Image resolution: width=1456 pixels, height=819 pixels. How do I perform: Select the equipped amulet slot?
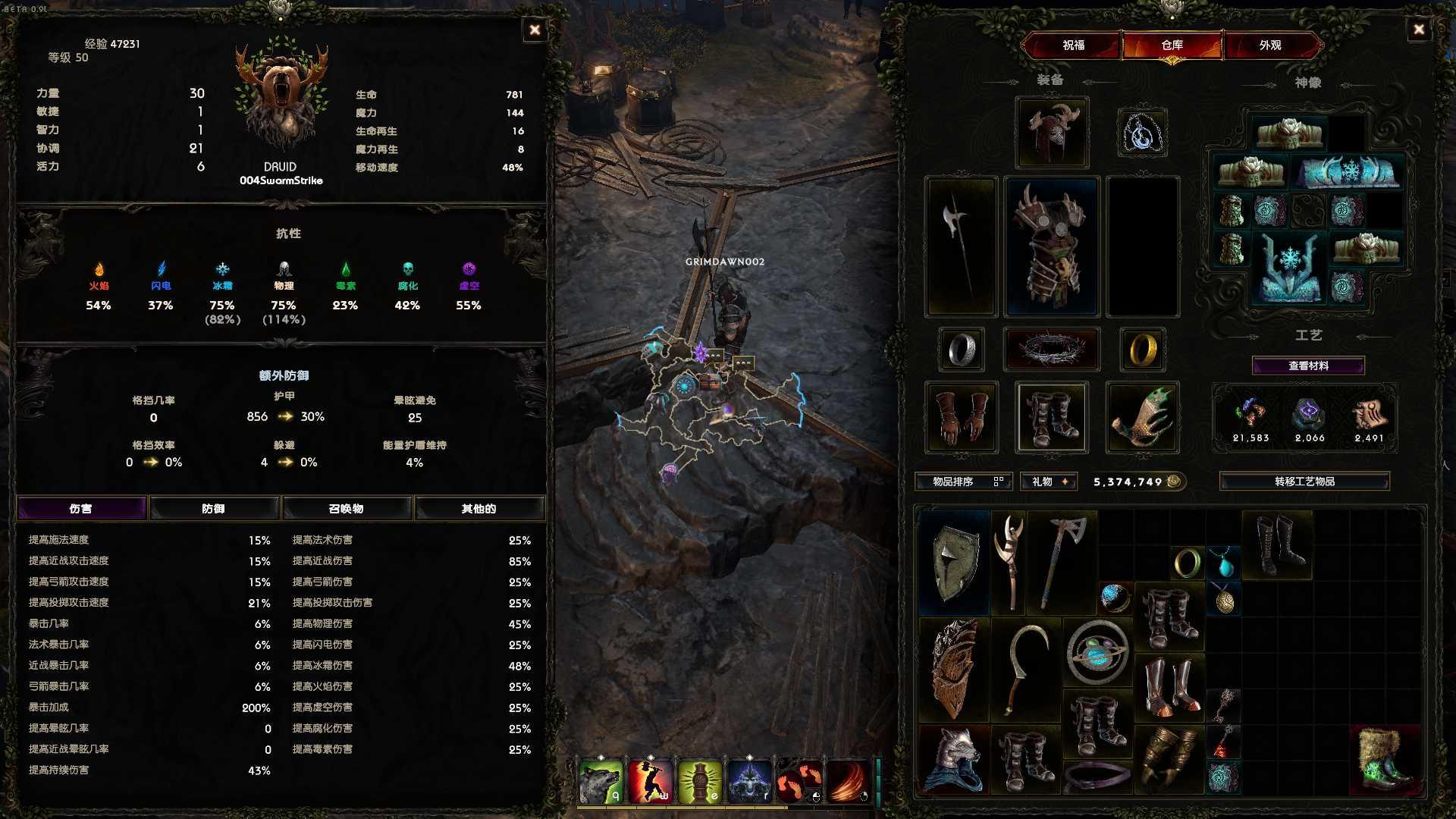click(1142, 133)
